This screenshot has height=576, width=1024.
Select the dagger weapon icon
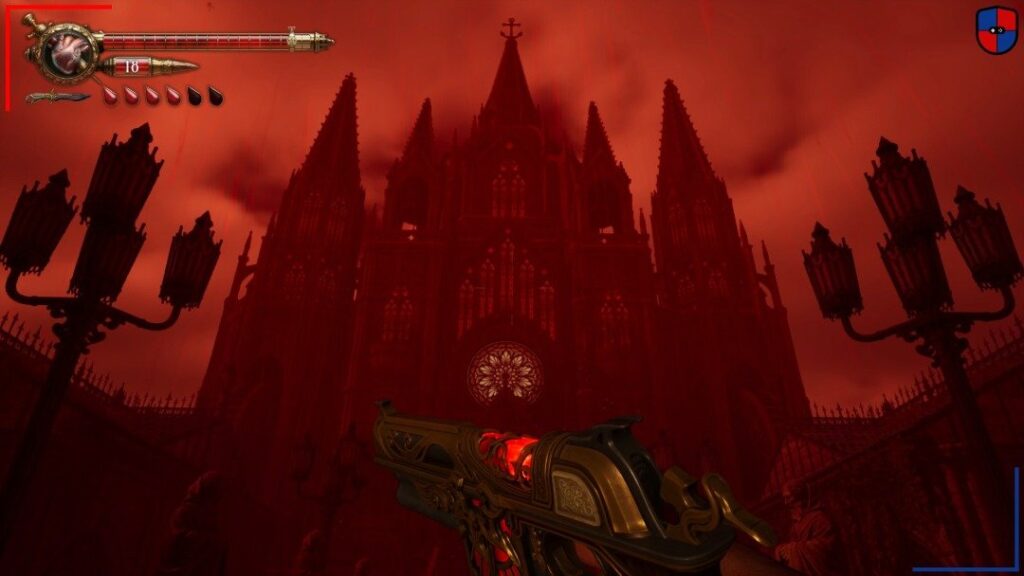point(56,97)
